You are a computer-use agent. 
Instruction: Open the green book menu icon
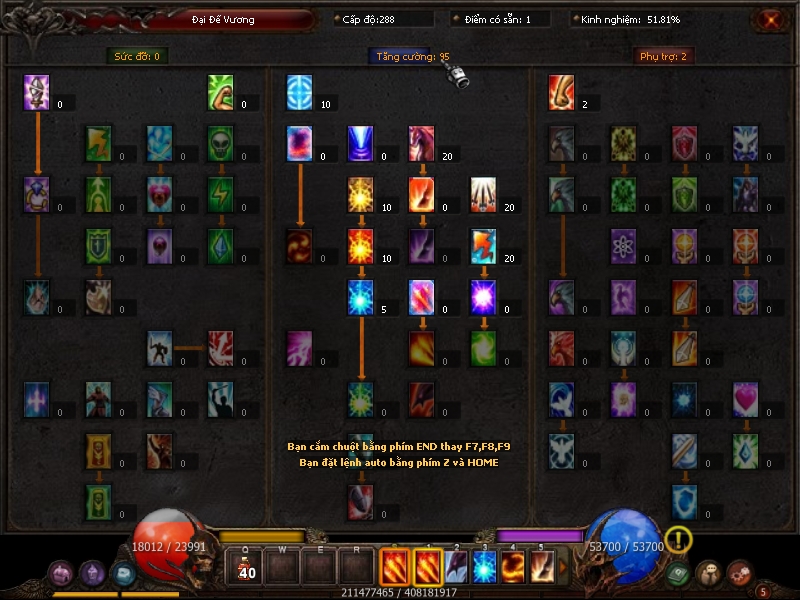(x=679, y=574)
